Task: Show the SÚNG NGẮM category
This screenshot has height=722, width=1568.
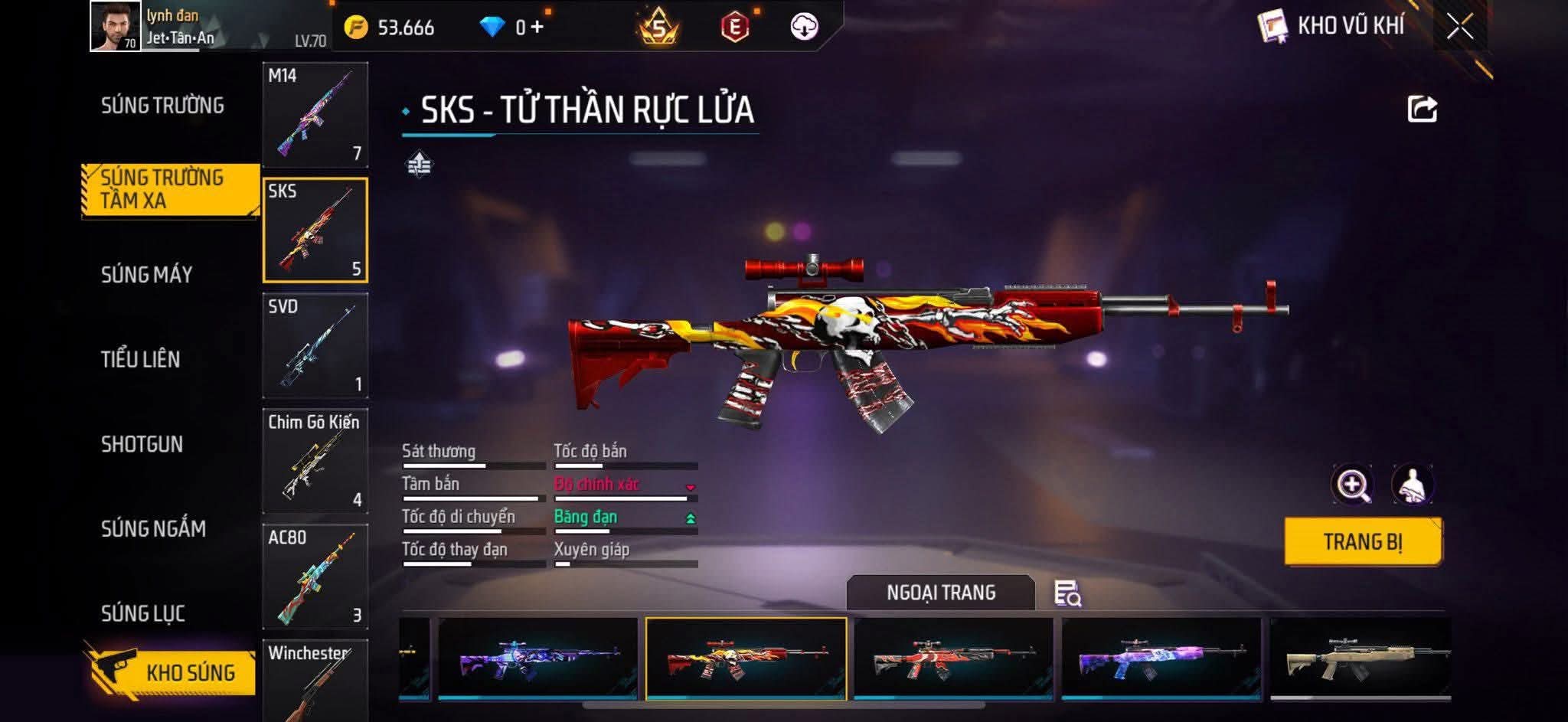Action: click(153, 528)
